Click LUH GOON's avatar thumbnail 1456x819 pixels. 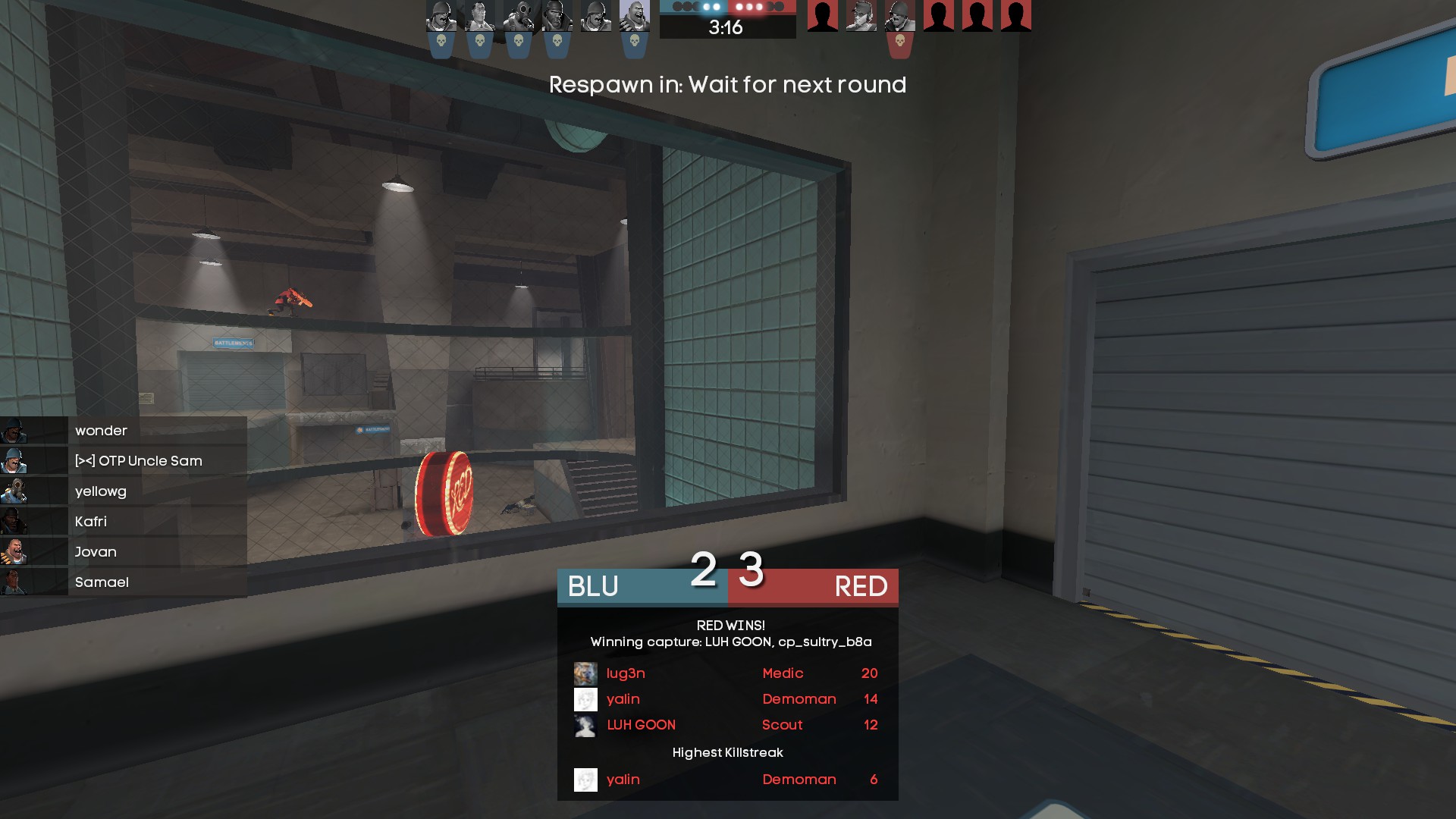[585, 725]
